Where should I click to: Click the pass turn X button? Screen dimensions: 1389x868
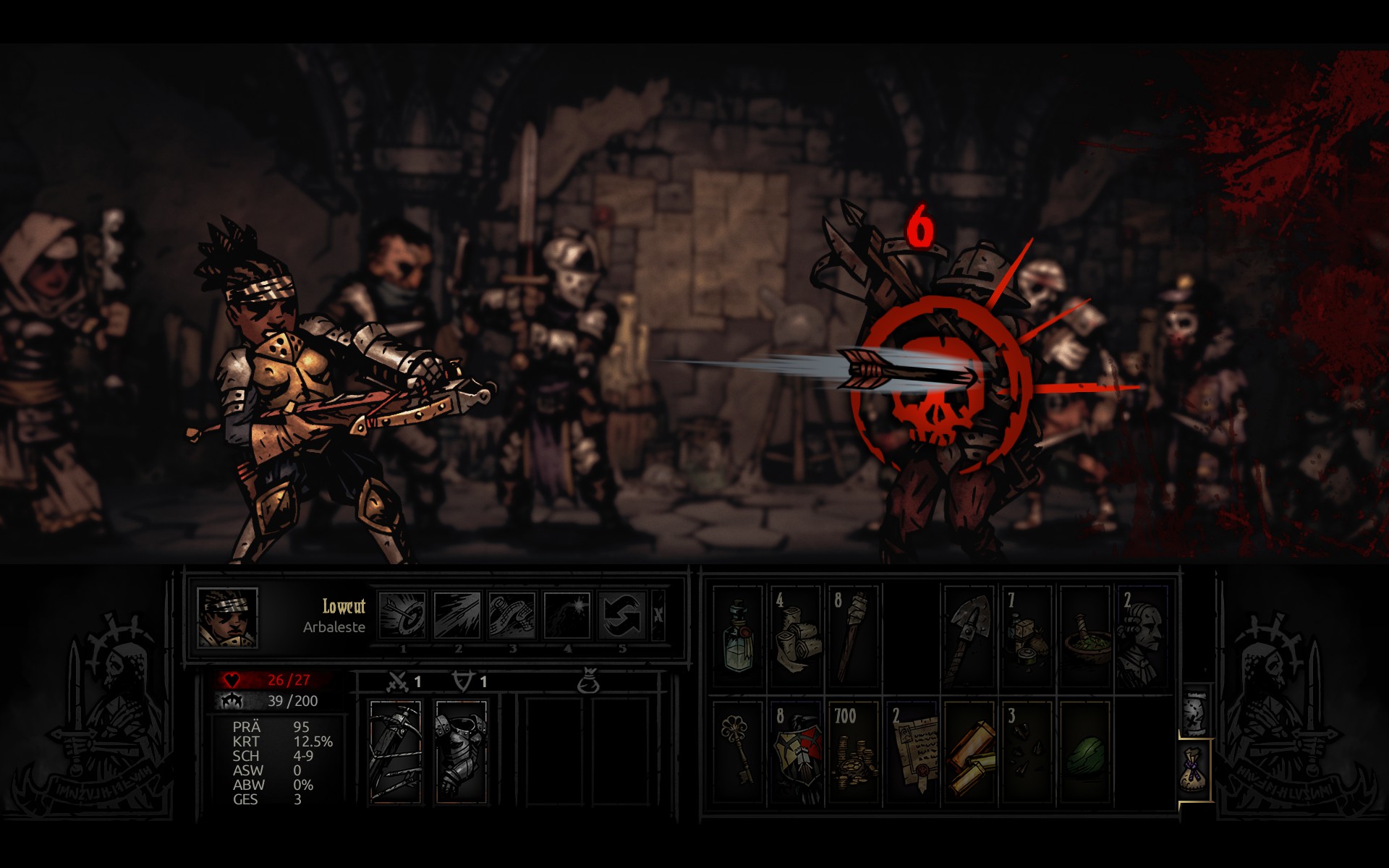[x=658, y=616]
